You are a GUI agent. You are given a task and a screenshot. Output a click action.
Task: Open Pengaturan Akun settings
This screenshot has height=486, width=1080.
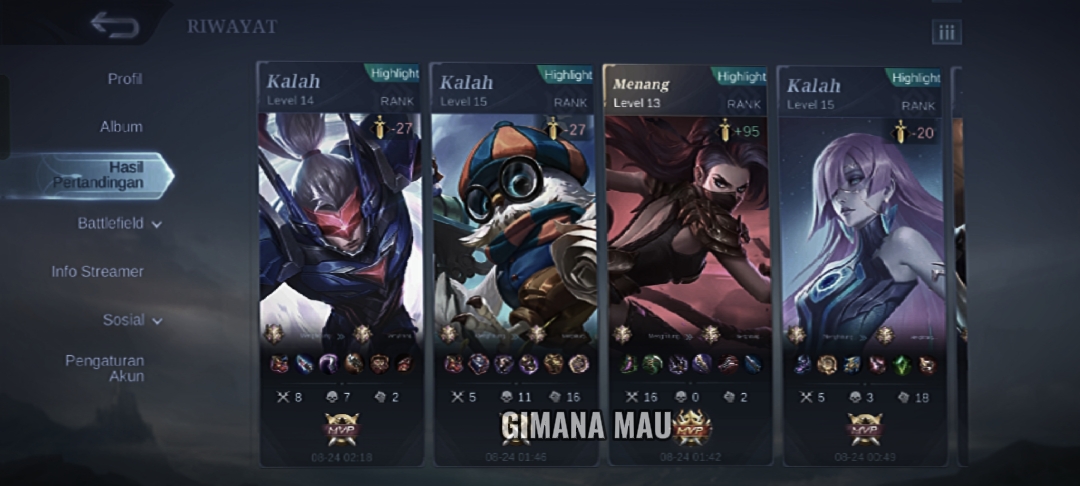[105, 368]
